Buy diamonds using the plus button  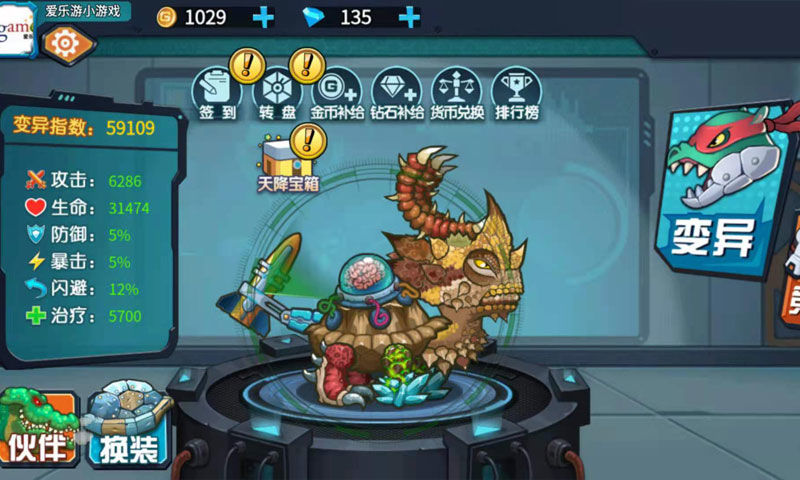[408, 17]
